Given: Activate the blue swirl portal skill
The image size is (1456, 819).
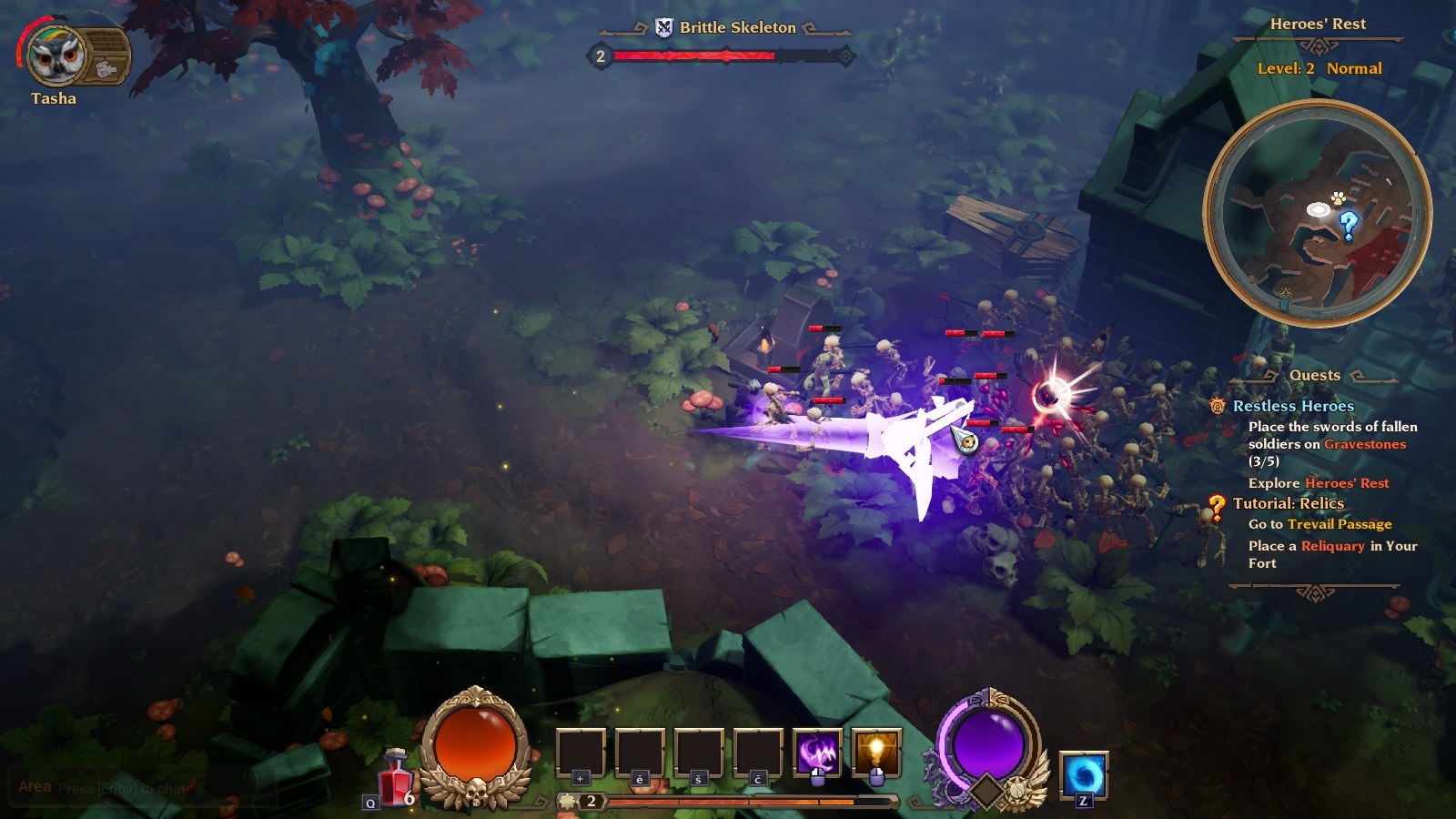Looking at the screenshot, I should click(1084, 776).
